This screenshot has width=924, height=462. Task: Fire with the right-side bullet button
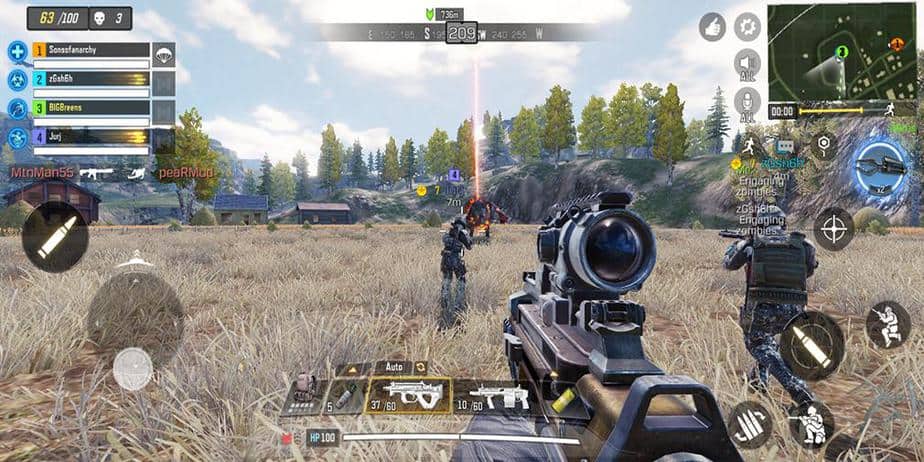(811, 343)
